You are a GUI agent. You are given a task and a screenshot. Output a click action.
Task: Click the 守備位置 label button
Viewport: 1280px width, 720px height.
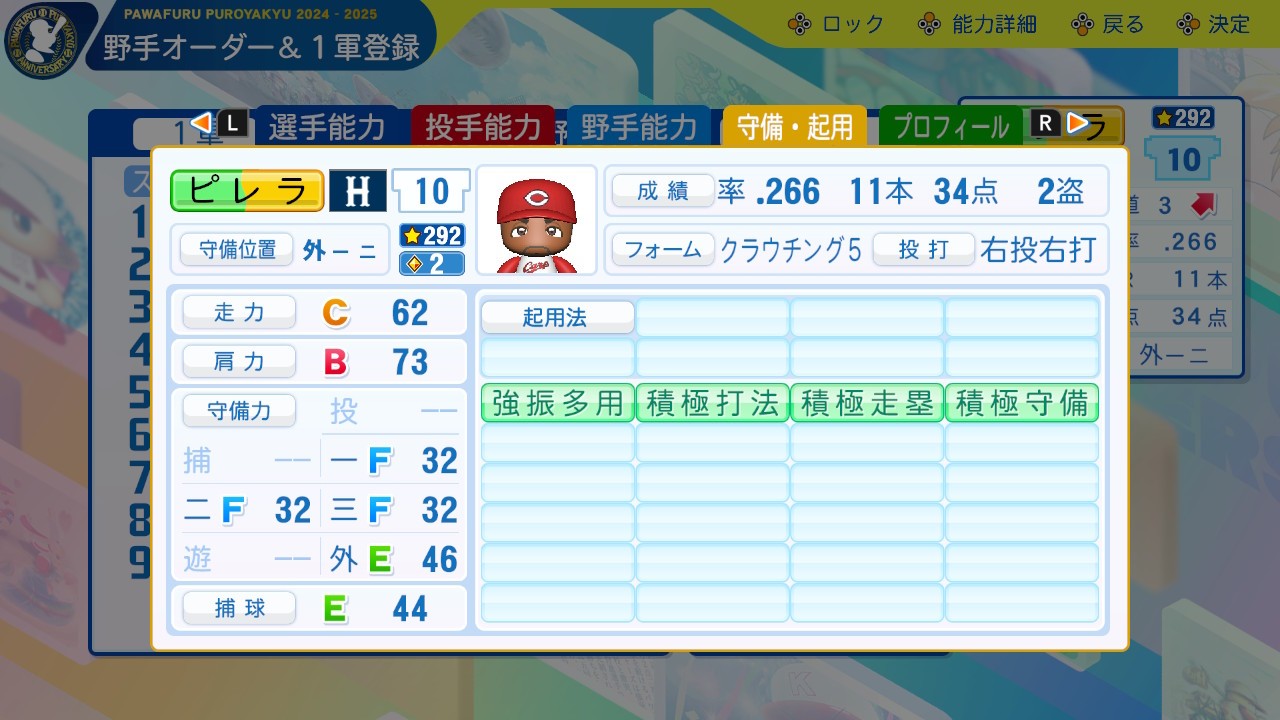click(236, 249)
